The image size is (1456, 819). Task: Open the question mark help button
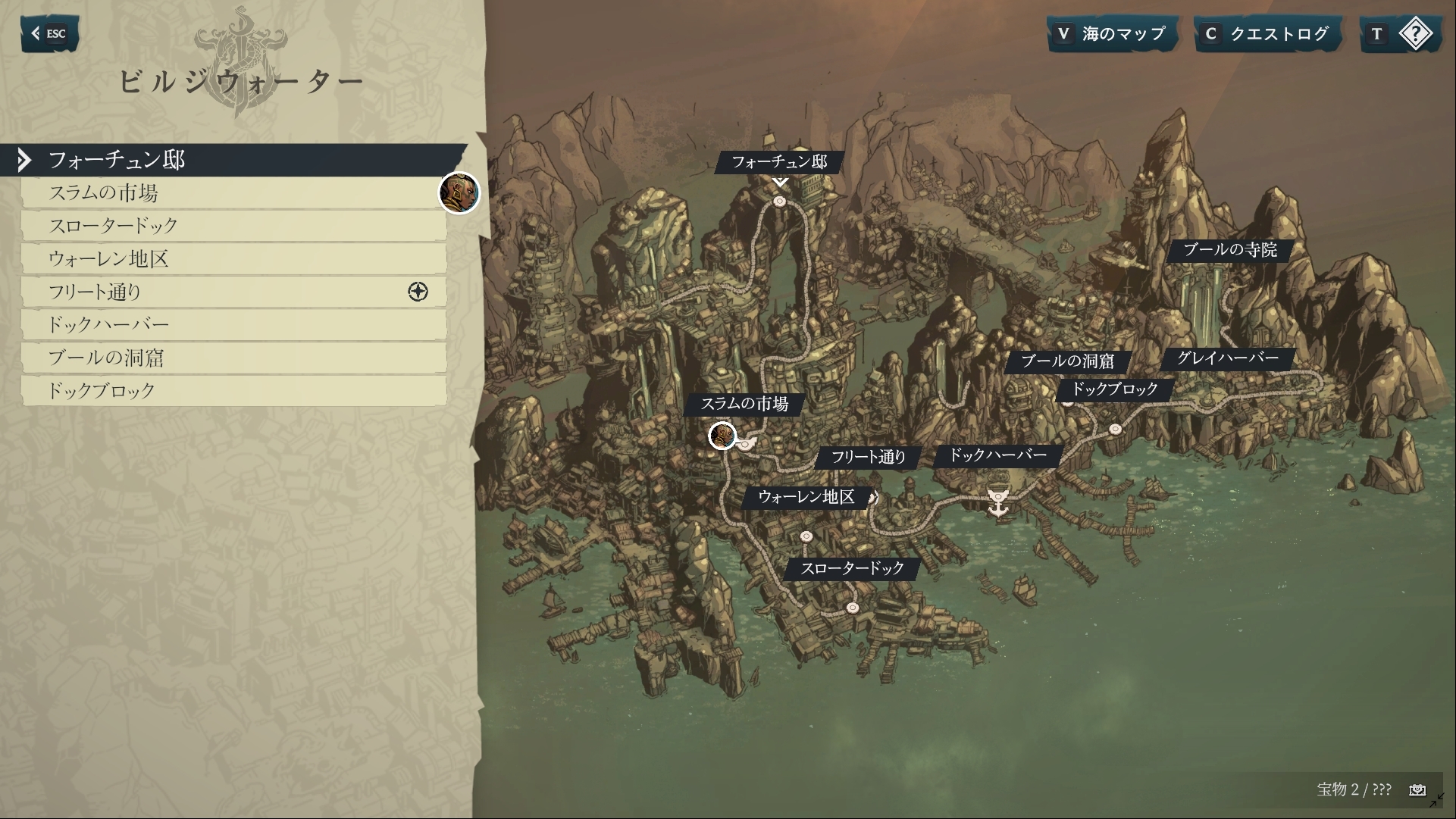tap(1399, 34)
